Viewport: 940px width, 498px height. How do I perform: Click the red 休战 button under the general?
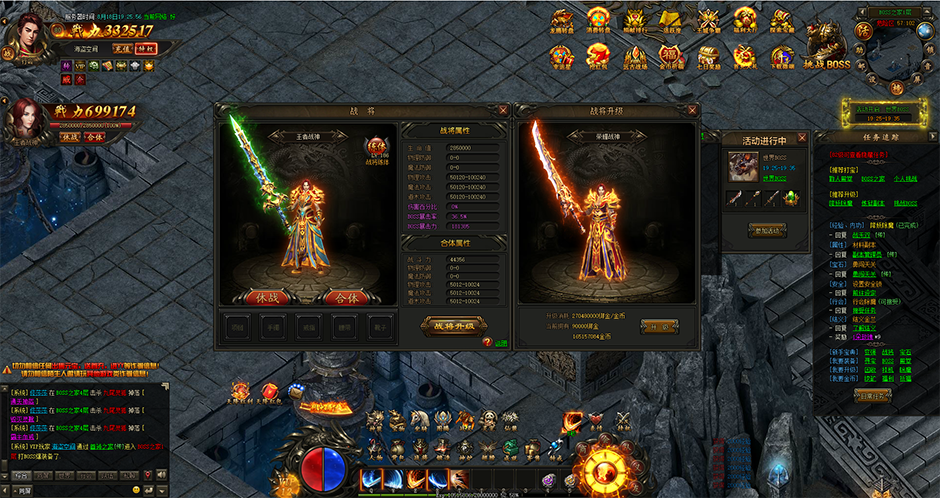(259, 297)
